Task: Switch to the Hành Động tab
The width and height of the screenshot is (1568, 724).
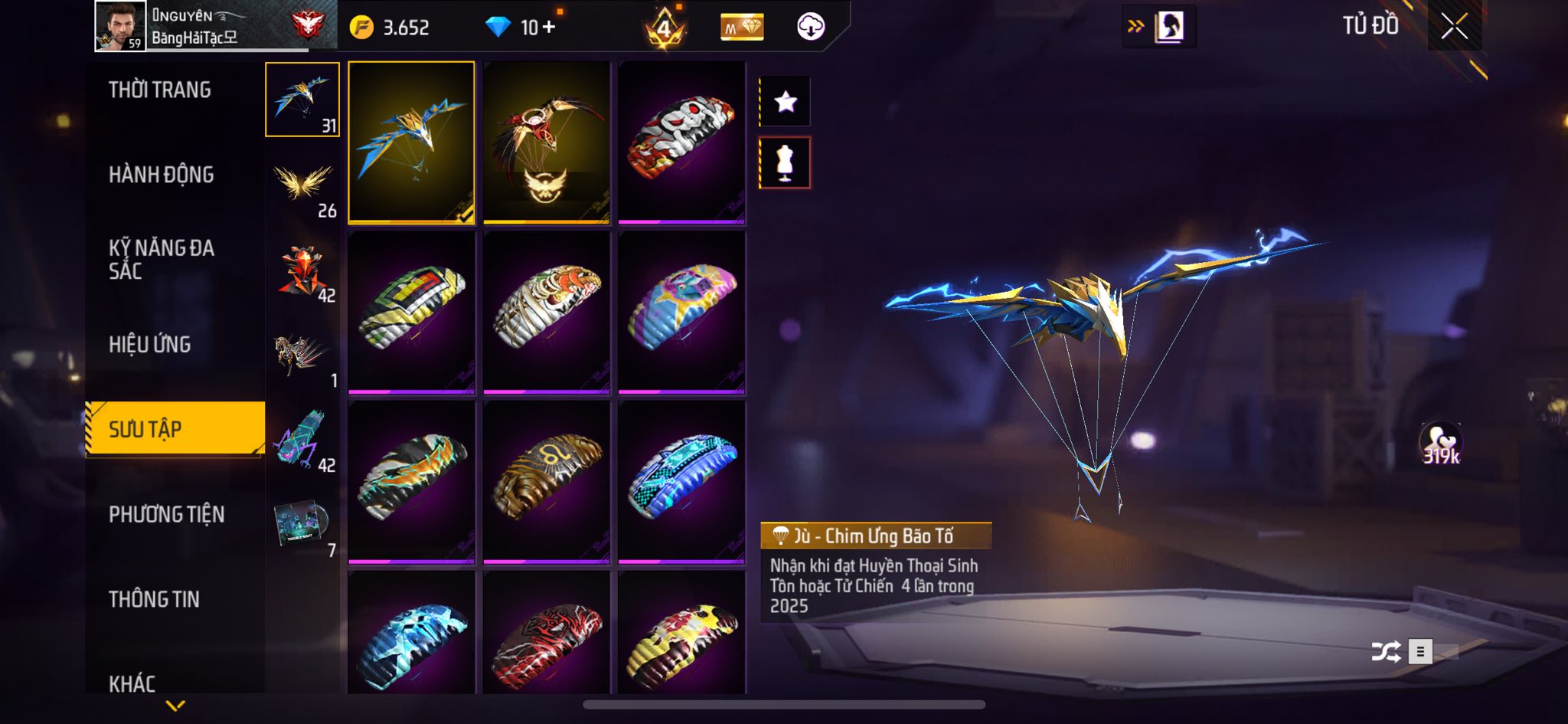Action: click(162, 175)
